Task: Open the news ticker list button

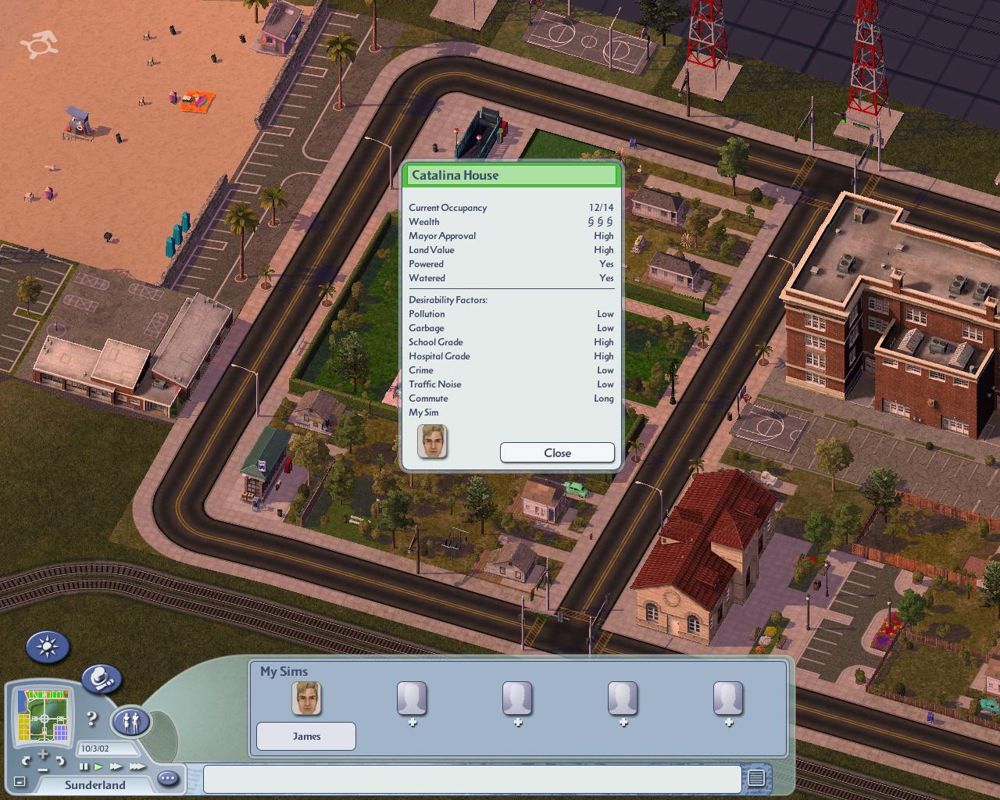Action: coord(757,778)
